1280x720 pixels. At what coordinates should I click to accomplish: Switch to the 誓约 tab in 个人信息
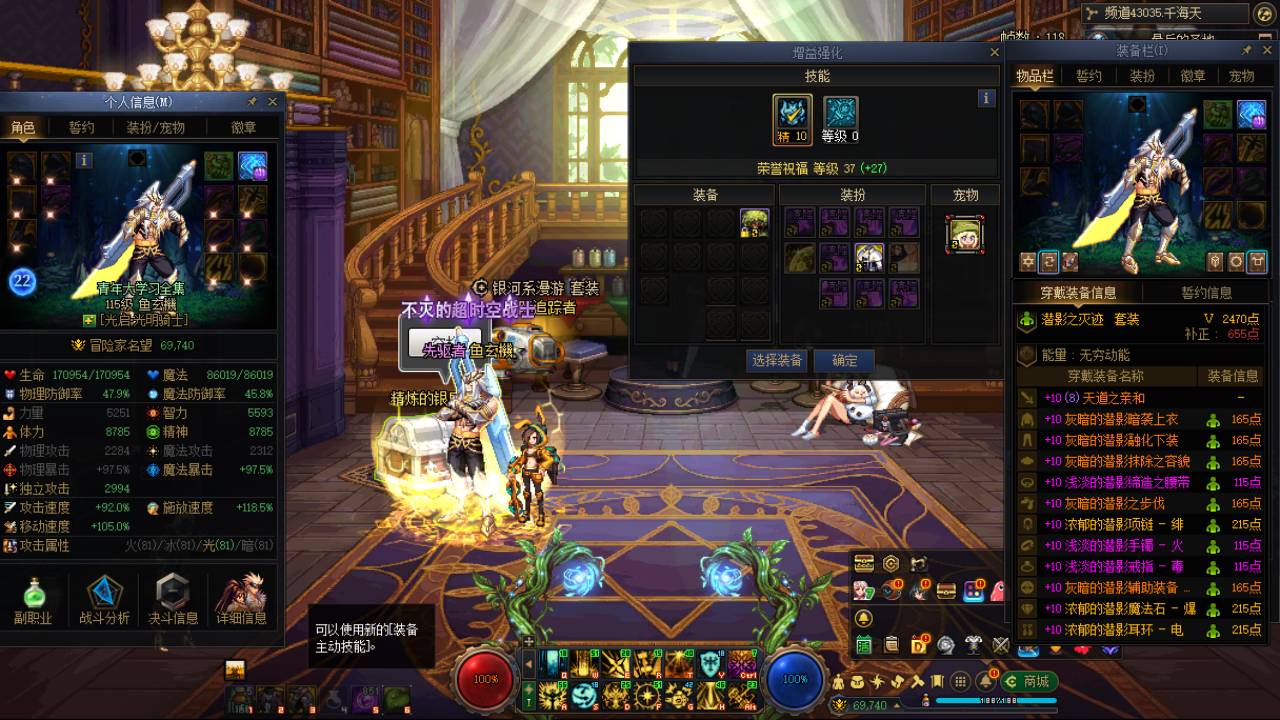[81, 128]
